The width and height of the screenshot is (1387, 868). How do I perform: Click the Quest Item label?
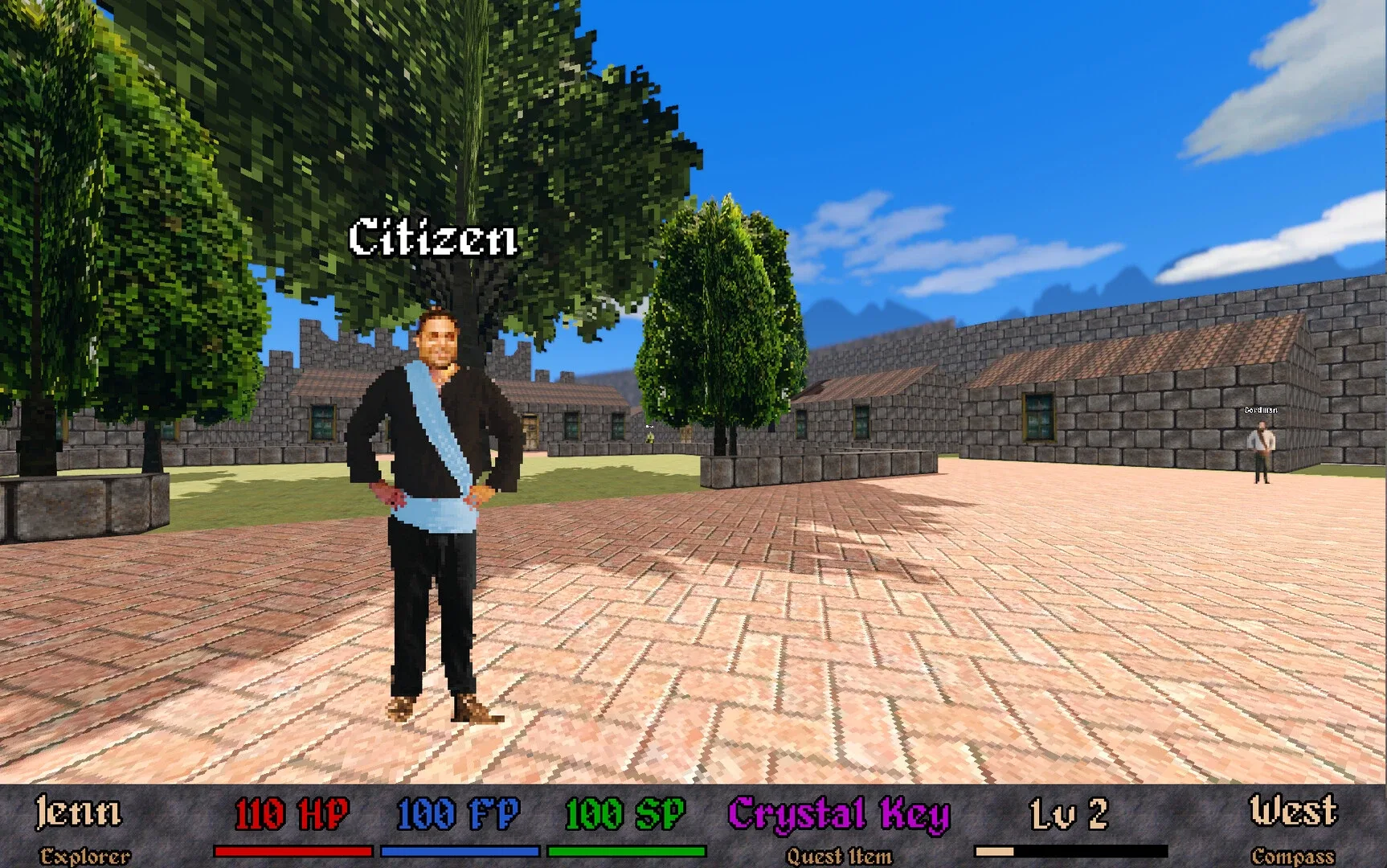[x=839, y=854]
